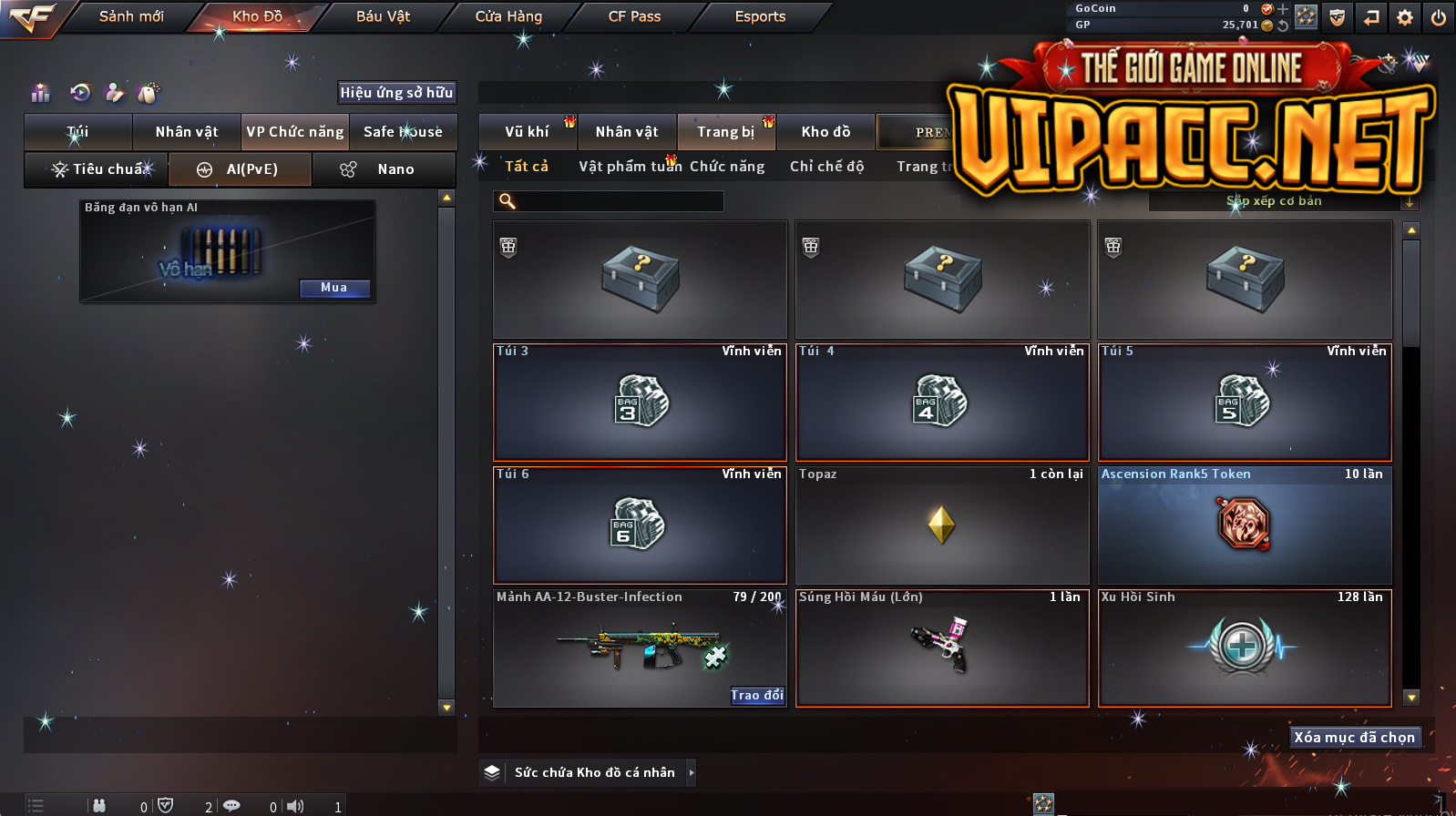Open the settings gear icon
The height and width of the screenshot is (816, 1456).
click(1405, 17)
